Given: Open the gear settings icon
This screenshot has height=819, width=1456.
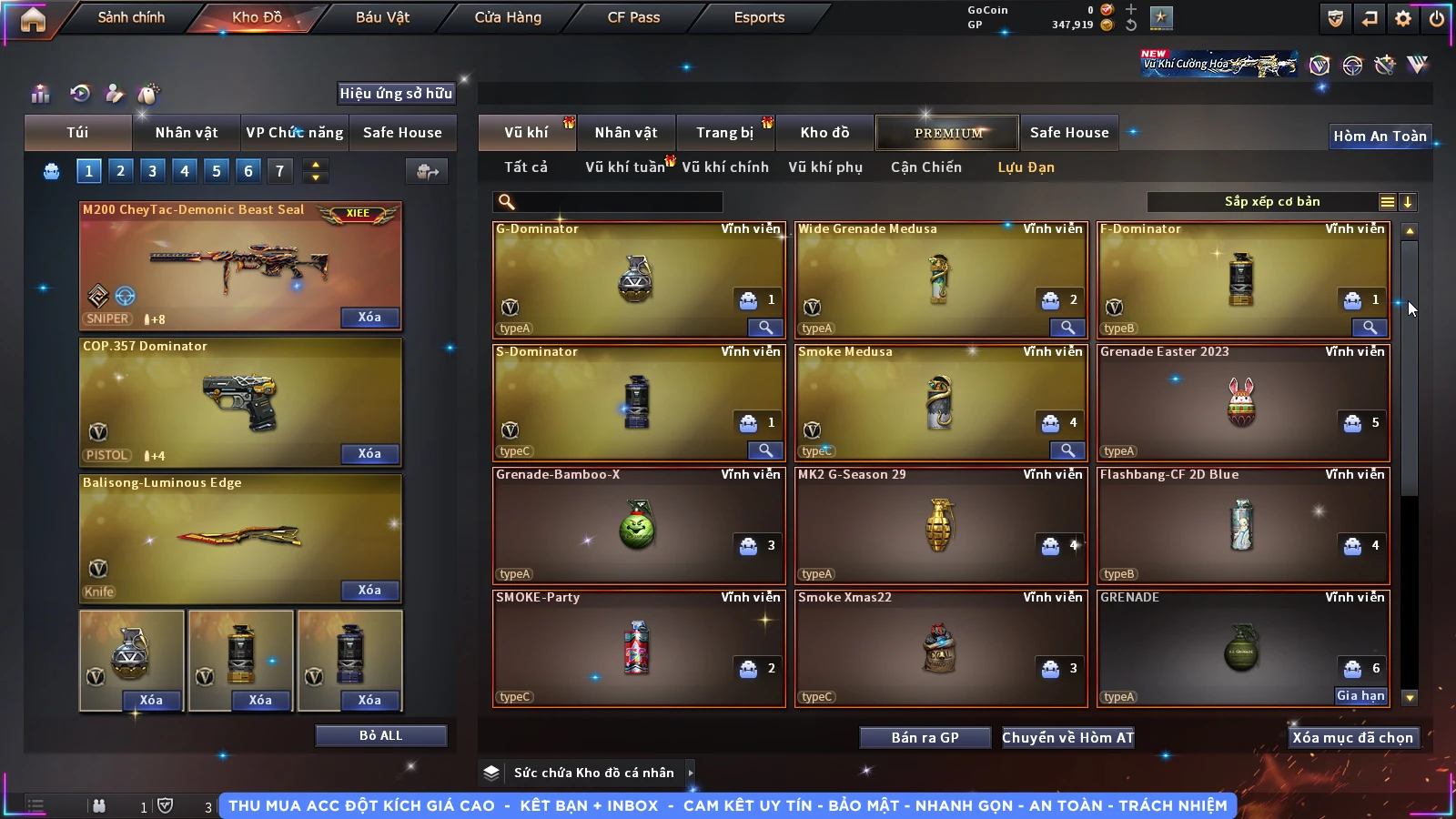Looking at the screenshot, I should 1403,17.
